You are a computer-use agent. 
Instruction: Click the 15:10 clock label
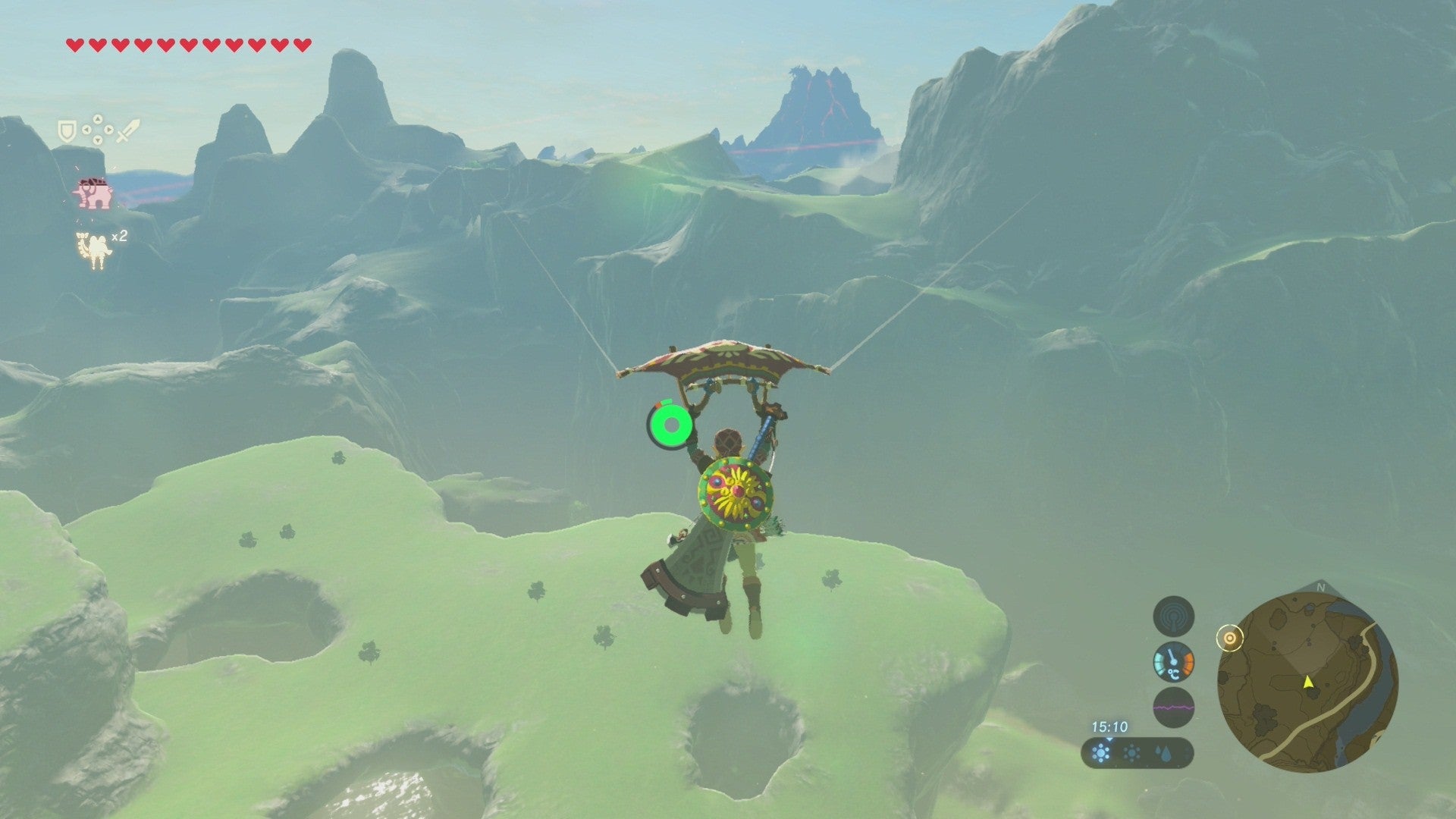tap(1109, 726)
